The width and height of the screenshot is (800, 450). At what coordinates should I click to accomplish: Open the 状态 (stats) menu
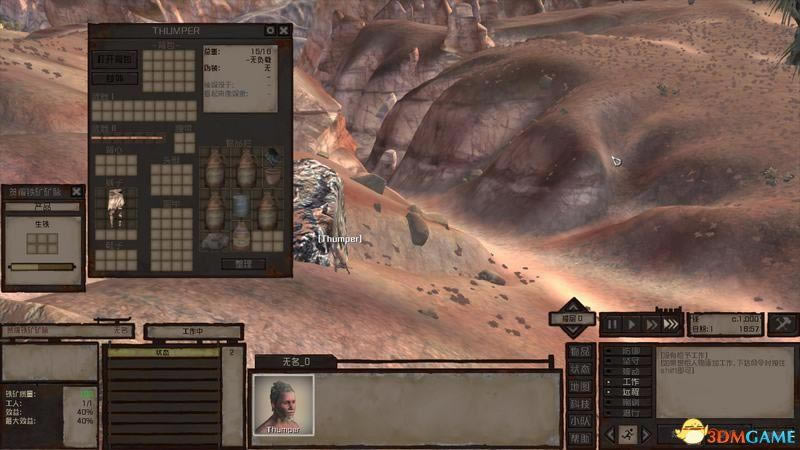(580, 369)
